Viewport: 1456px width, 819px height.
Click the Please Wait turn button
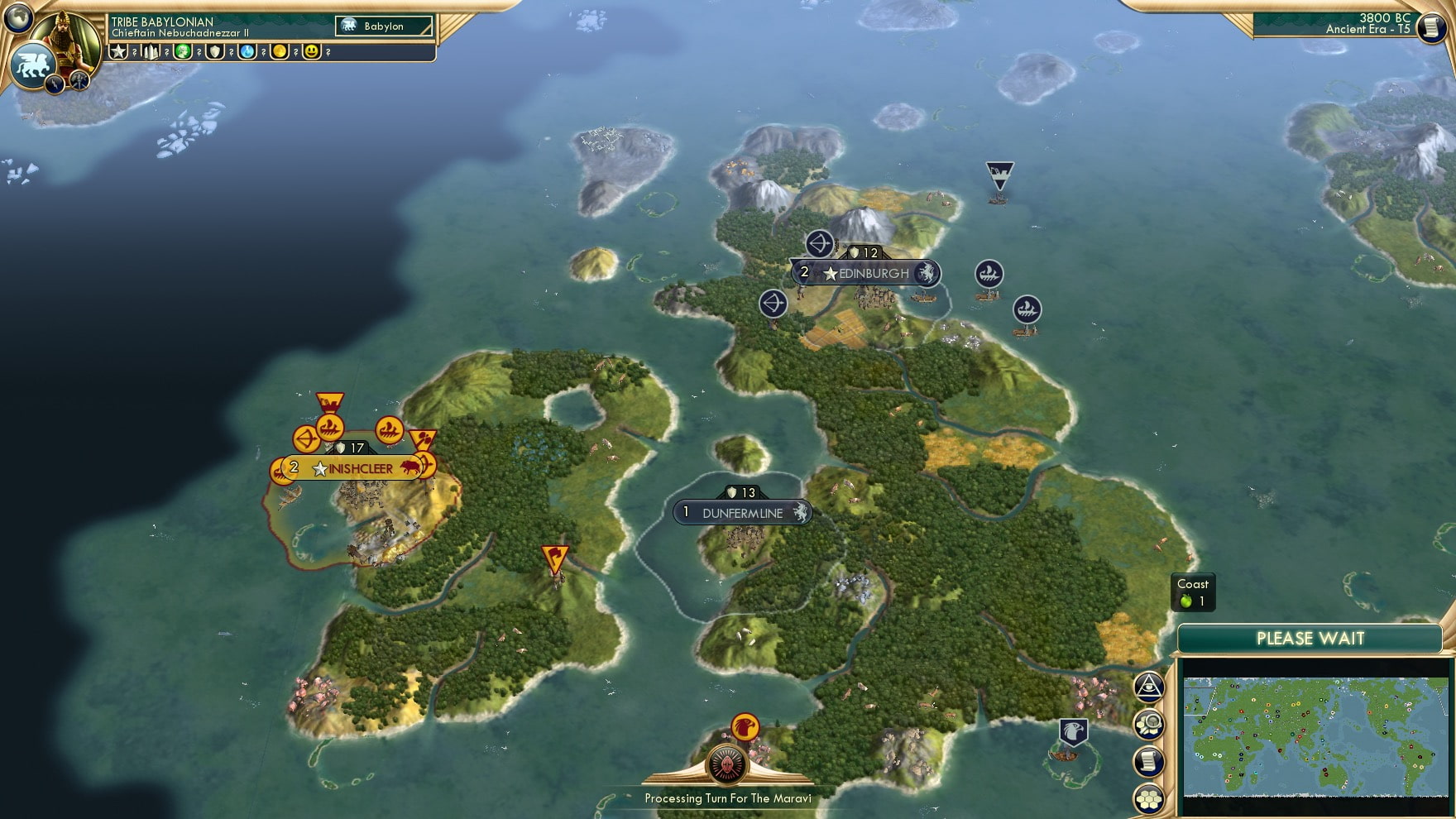1310,639
